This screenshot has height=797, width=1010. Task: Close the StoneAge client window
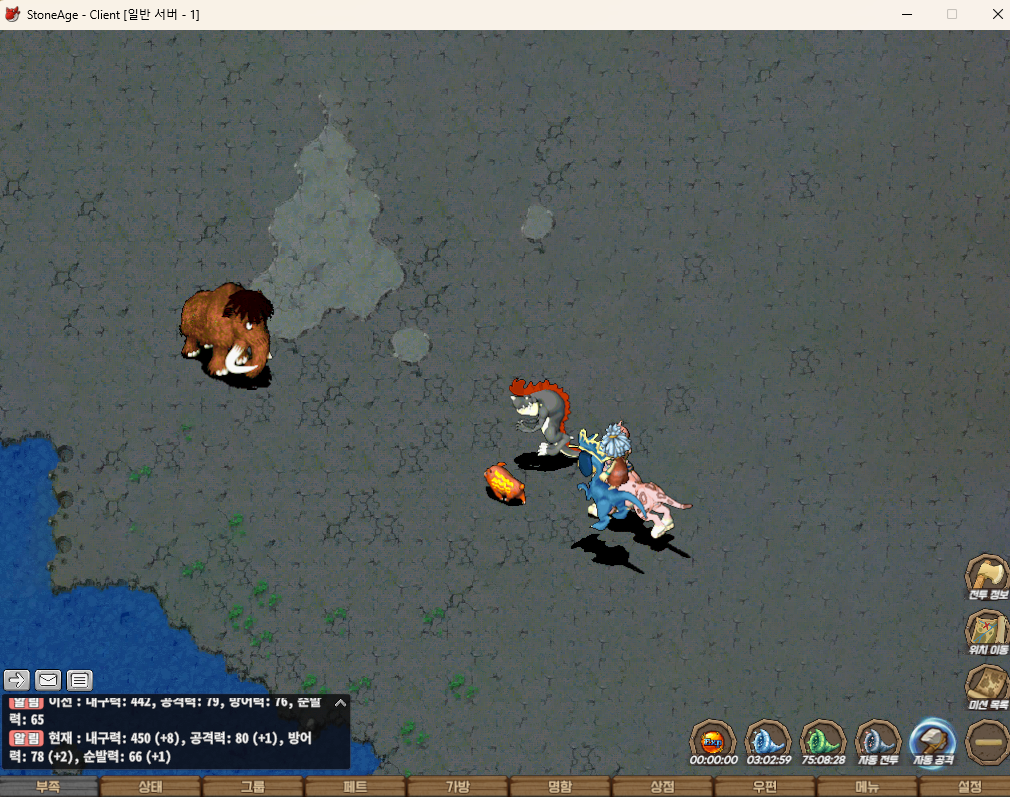pyautogui.click(x=997, y=14)
